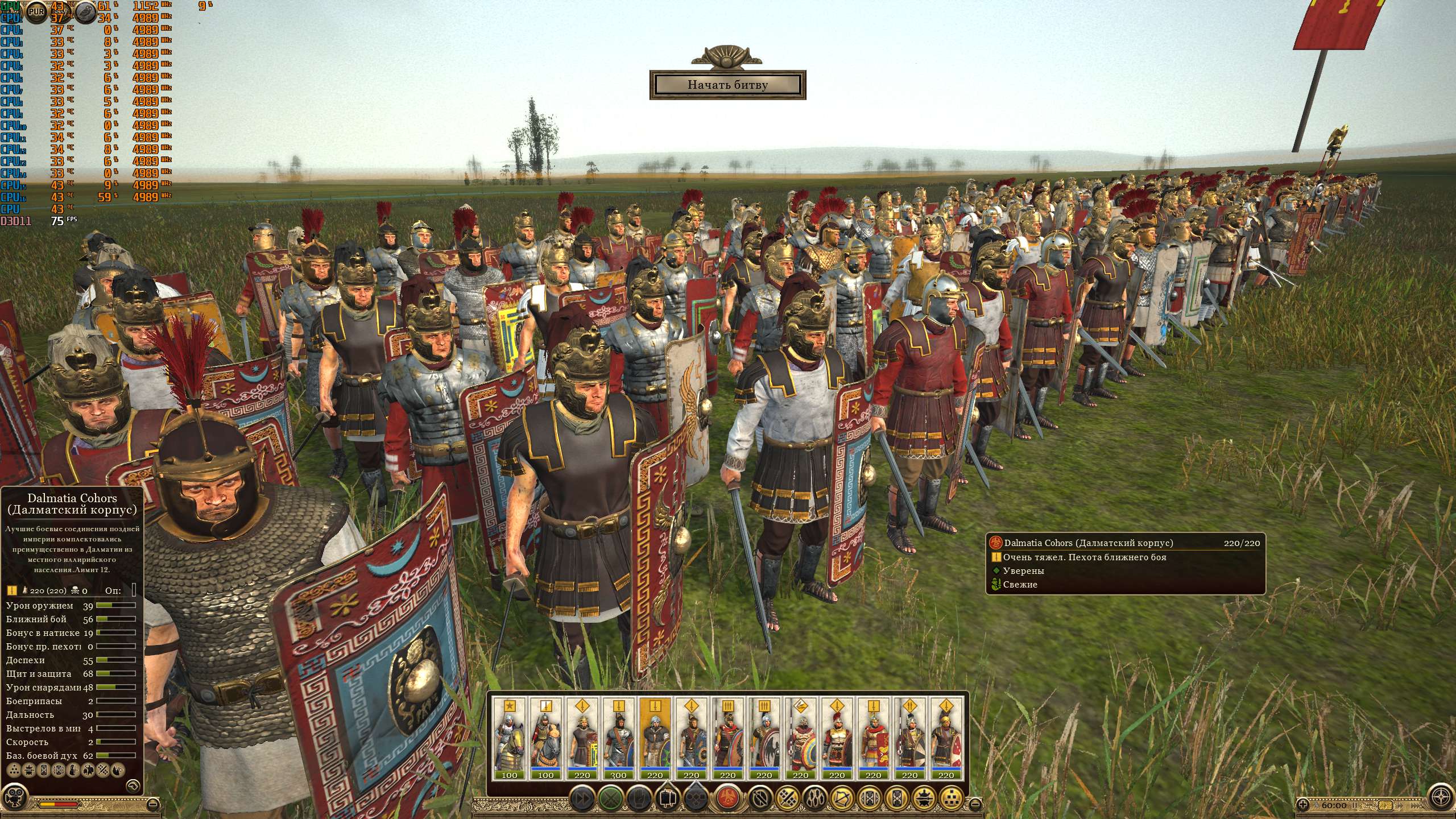Select the highlighted Dalmatia Cohors unit card
This screenshot has height=819, width=1456.
click(655, 738)
